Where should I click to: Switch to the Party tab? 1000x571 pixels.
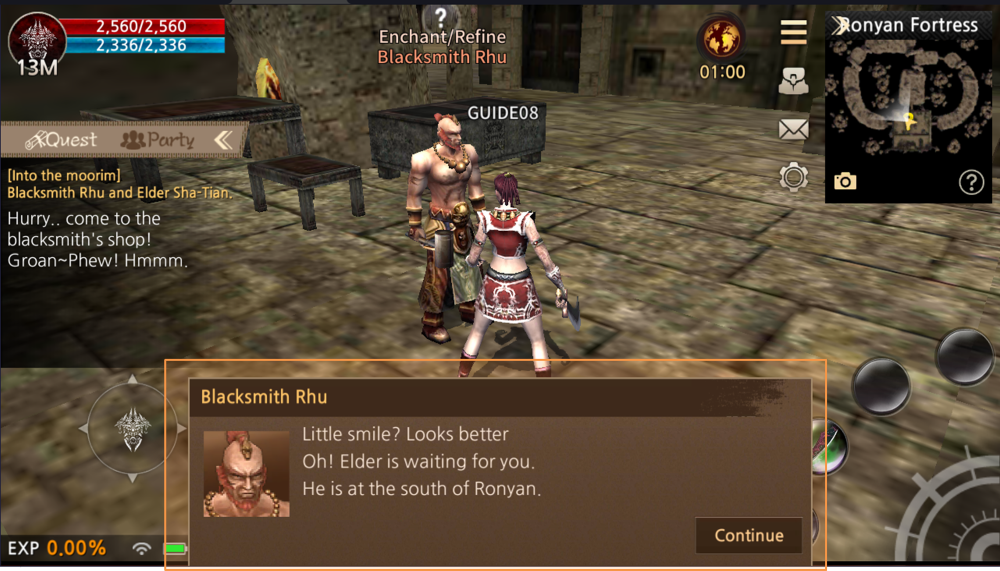(157, 140)
